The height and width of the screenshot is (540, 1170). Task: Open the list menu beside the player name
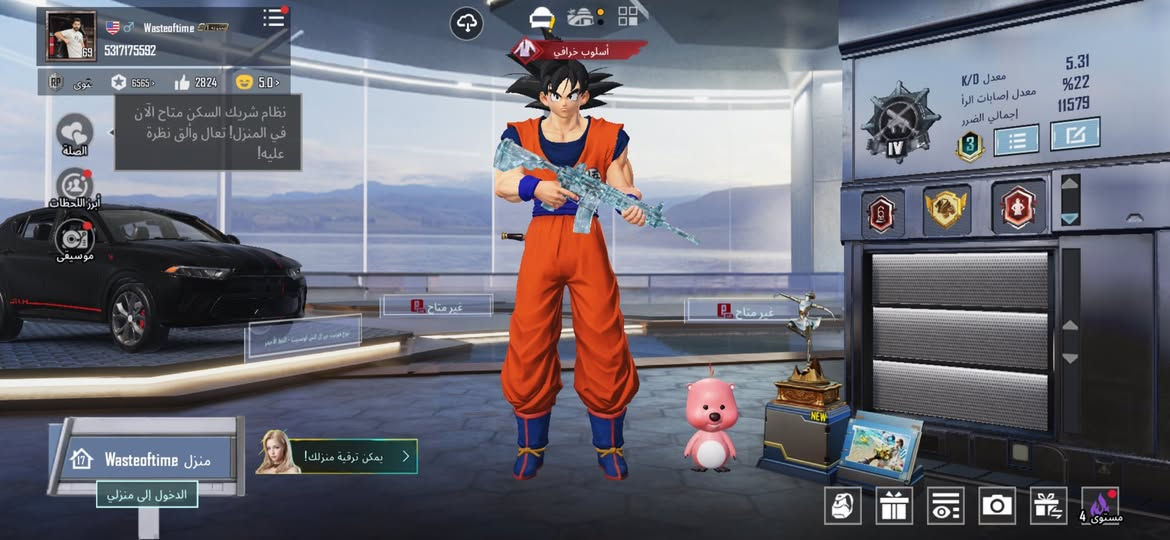click(x=273, y=18)
